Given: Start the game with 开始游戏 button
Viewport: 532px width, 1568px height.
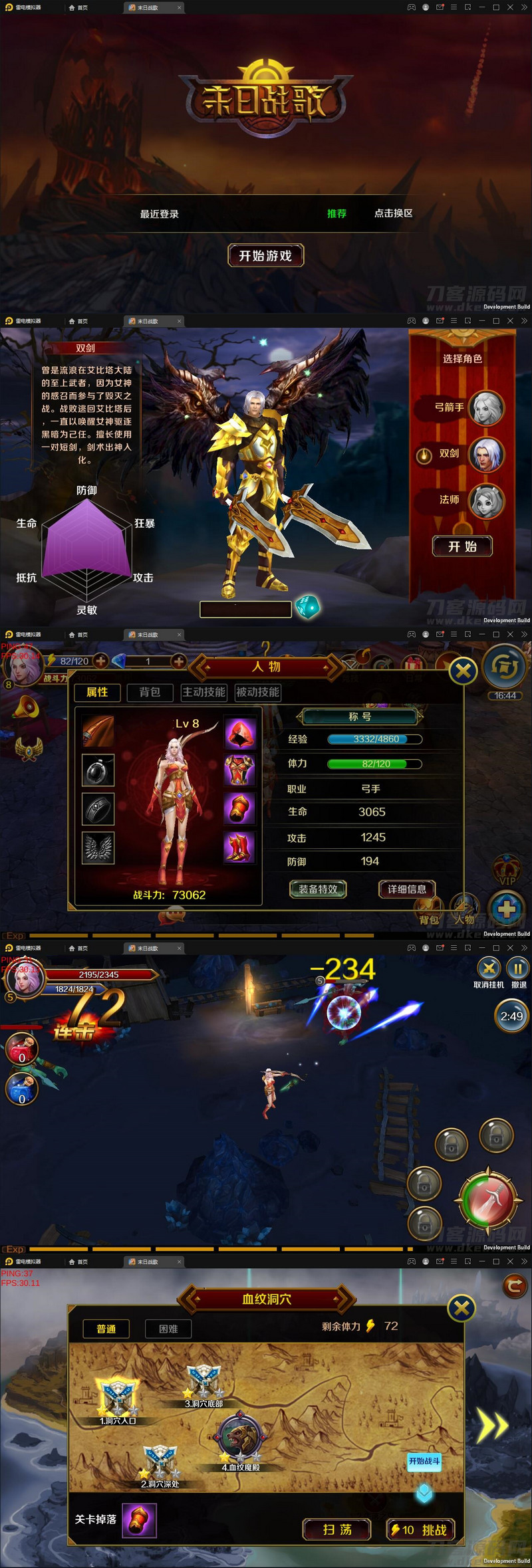Looking at the screenshot, I should tap(265, 256).
